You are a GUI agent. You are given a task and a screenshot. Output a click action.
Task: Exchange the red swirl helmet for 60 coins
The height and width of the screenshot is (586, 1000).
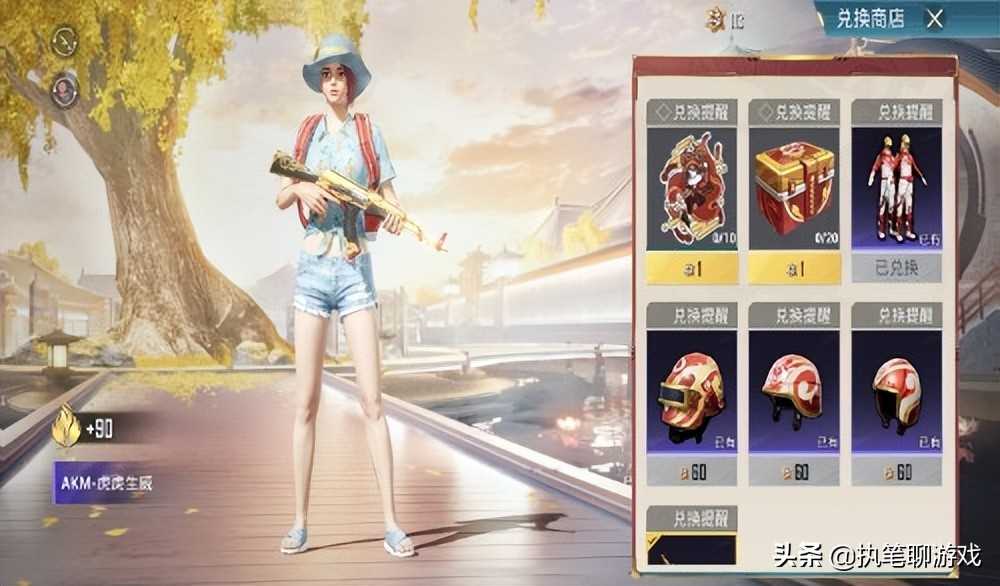(x=794, y=471)
